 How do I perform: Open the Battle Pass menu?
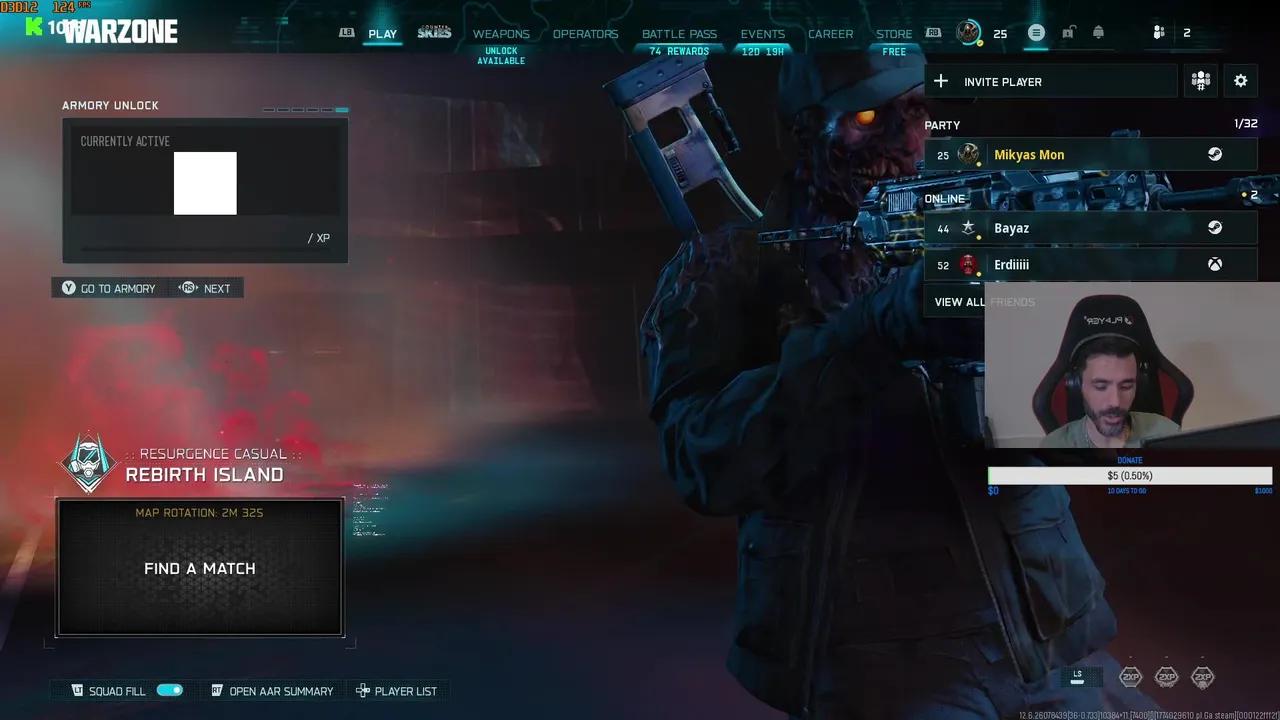(679, 33)
